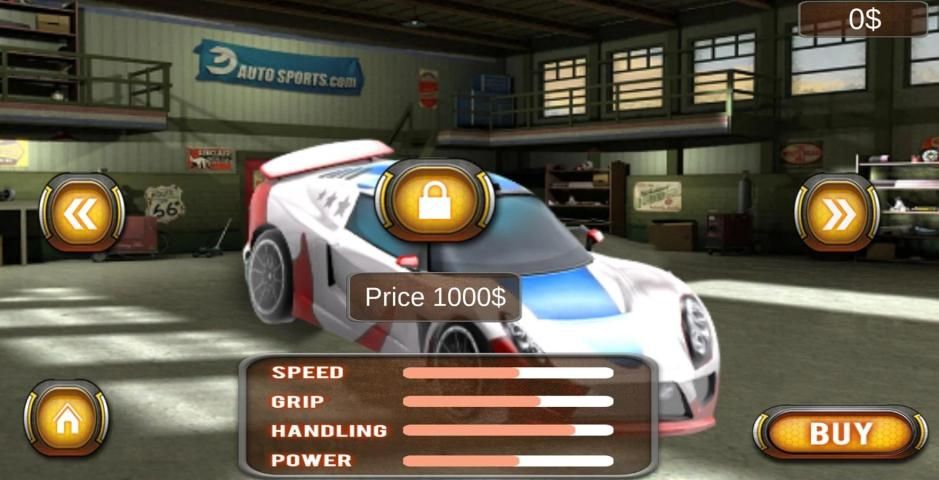Screen dimensions: 939x480
Task: Tap the padlock icon on the car
Action: (434, 201)
